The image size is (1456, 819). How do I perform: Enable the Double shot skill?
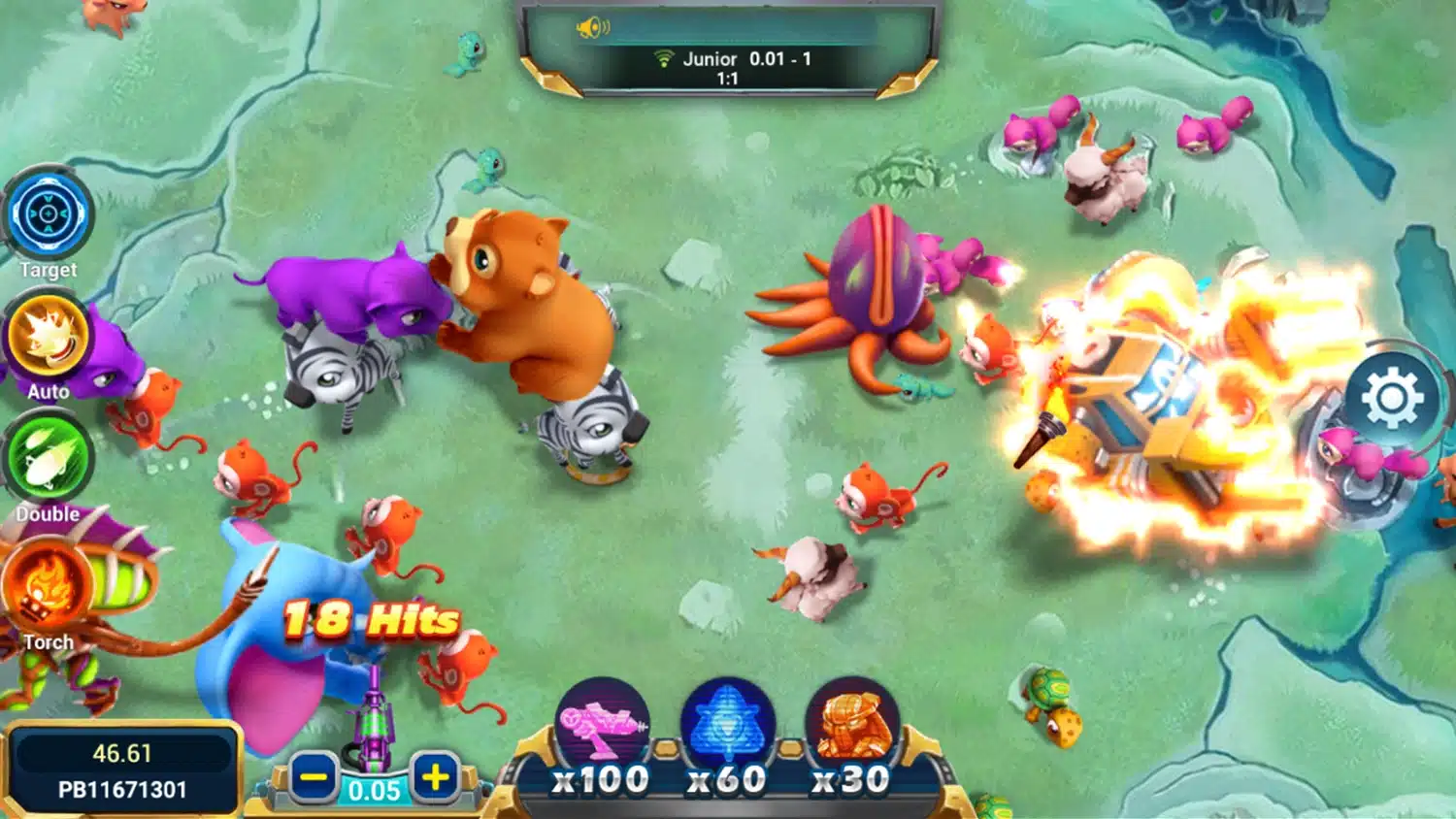[x=48, y=461]
